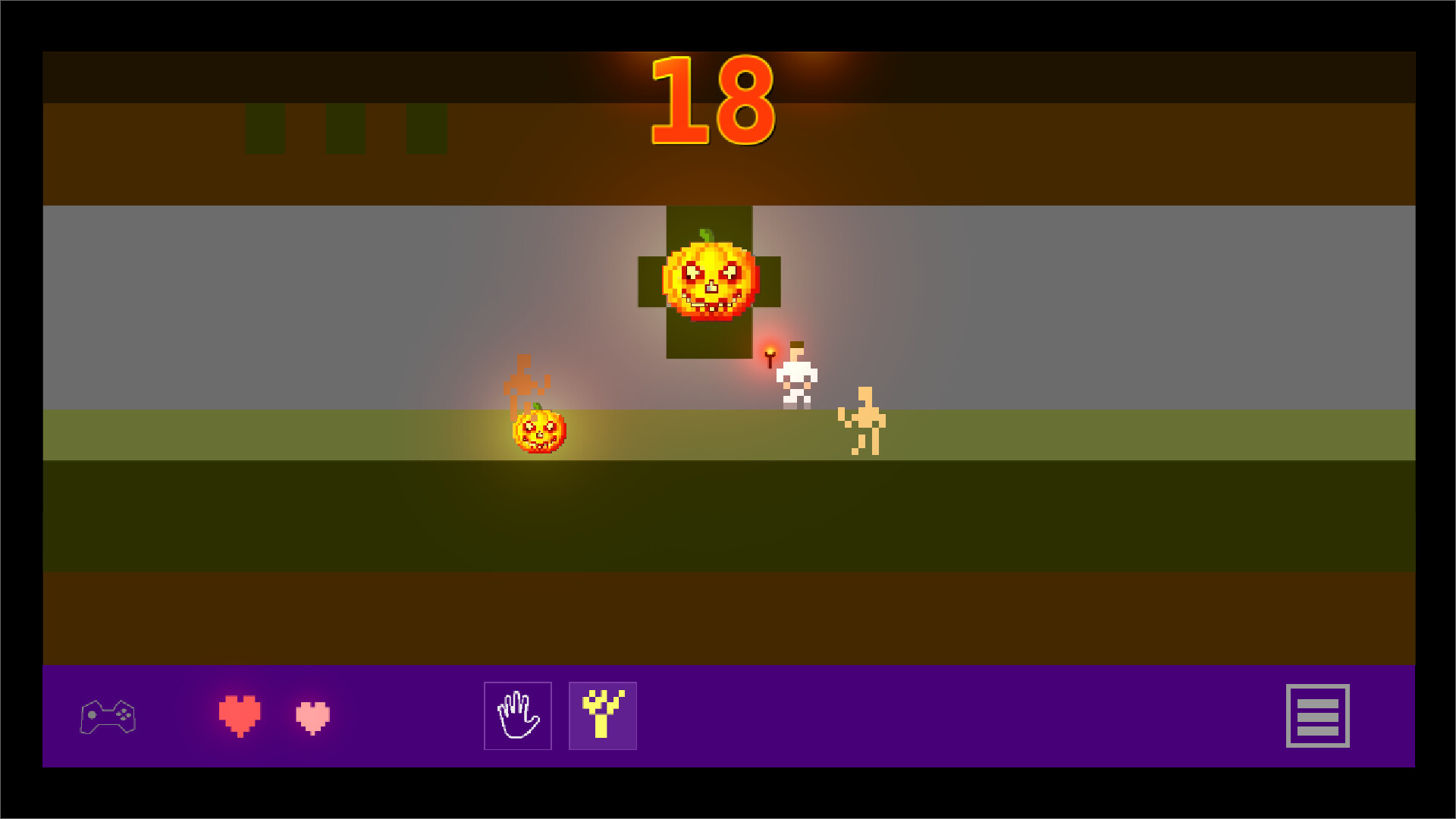Click the small glowing pumpkin
This screenshot has height=819, width=1456.
tap(538, 432)
